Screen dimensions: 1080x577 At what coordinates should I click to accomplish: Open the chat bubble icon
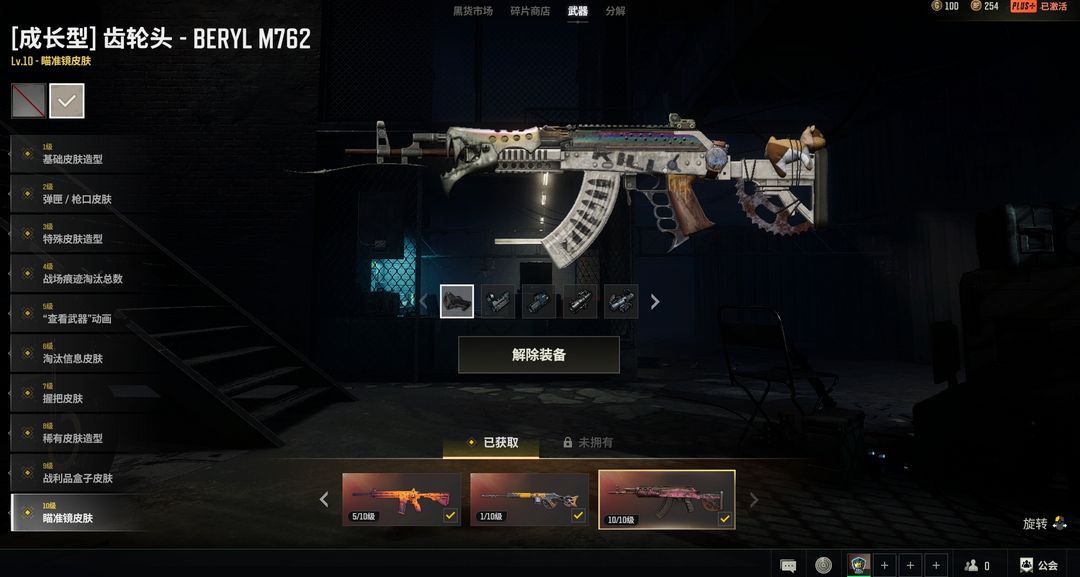click(788, 565)
